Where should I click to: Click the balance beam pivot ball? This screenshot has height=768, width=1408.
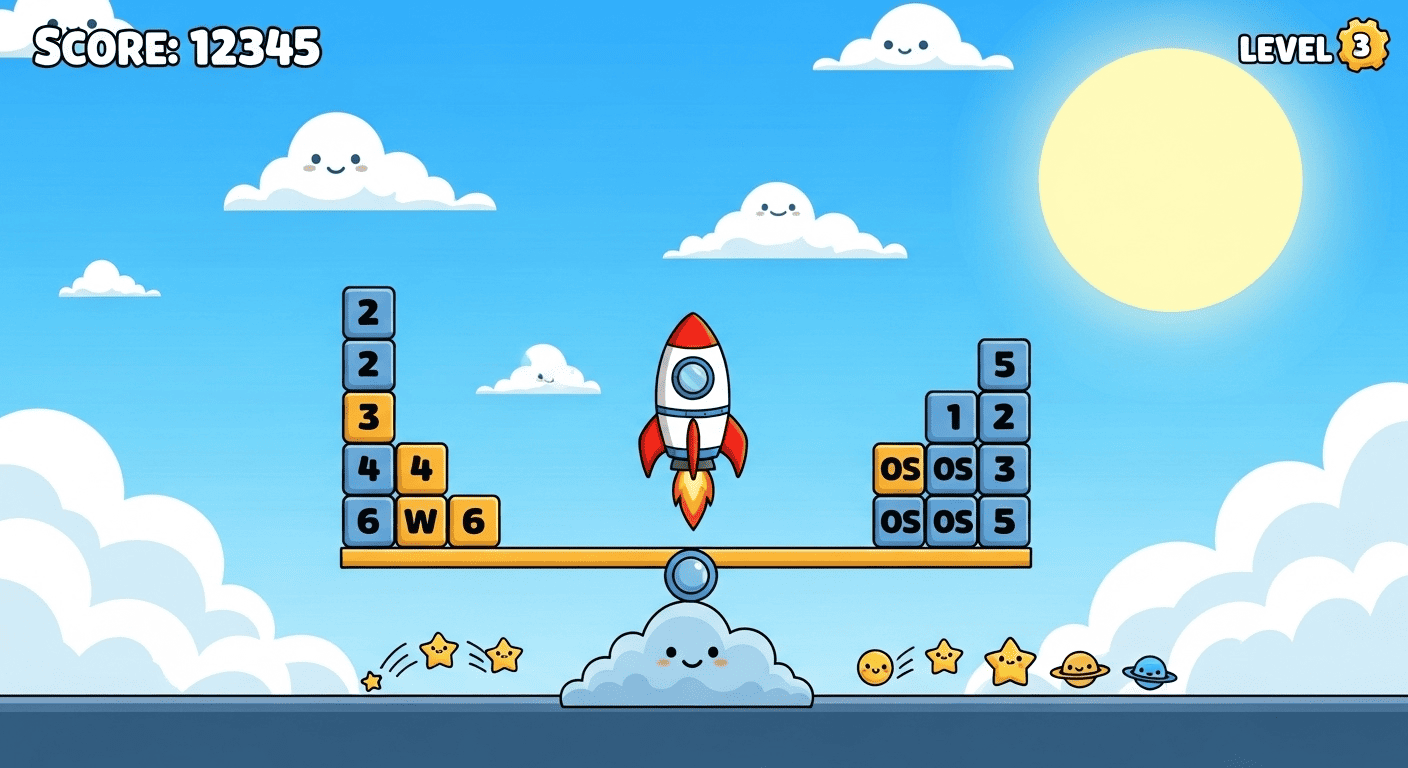coord(690,573)
